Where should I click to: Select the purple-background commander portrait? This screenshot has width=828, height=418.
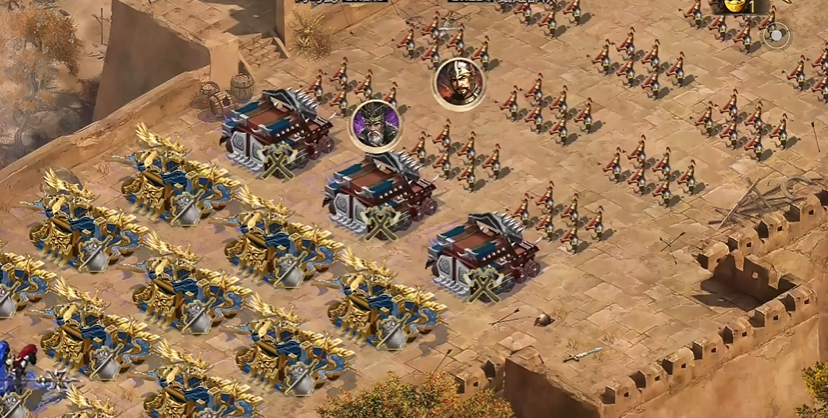tap(375, 124)
